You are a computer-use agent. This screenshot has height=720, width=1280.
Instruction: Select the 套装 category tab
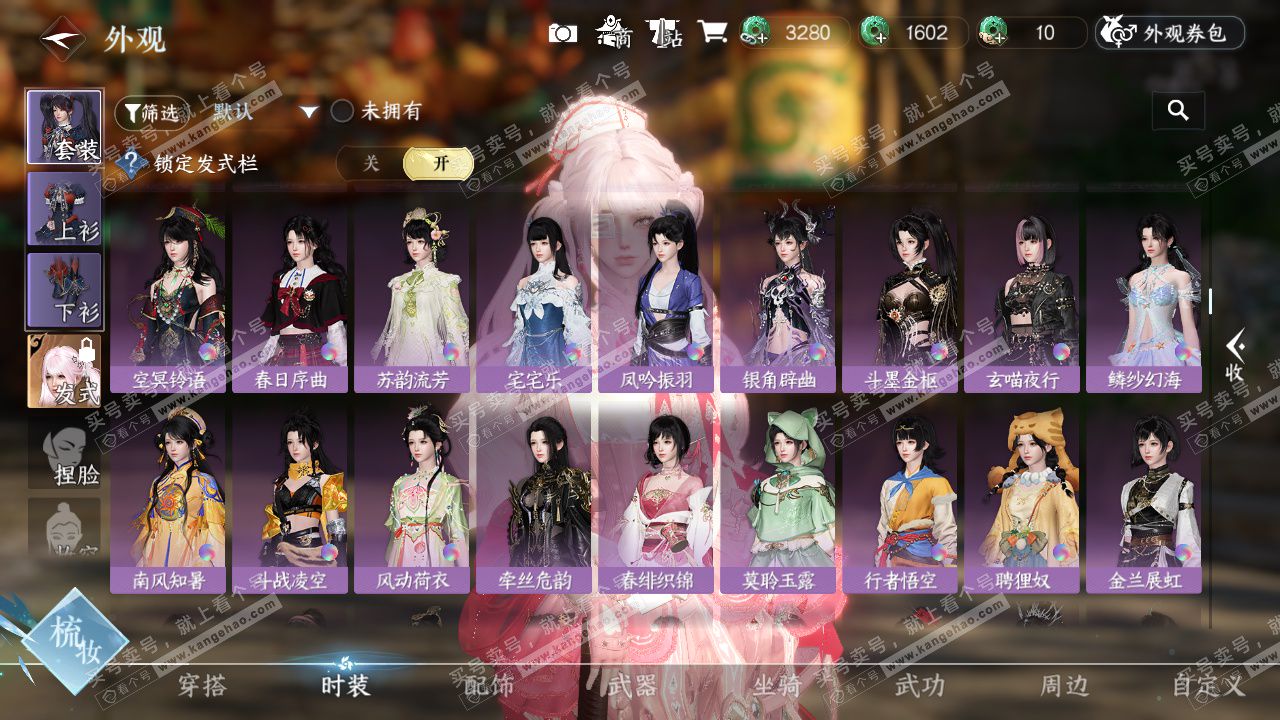click(64, 127)
